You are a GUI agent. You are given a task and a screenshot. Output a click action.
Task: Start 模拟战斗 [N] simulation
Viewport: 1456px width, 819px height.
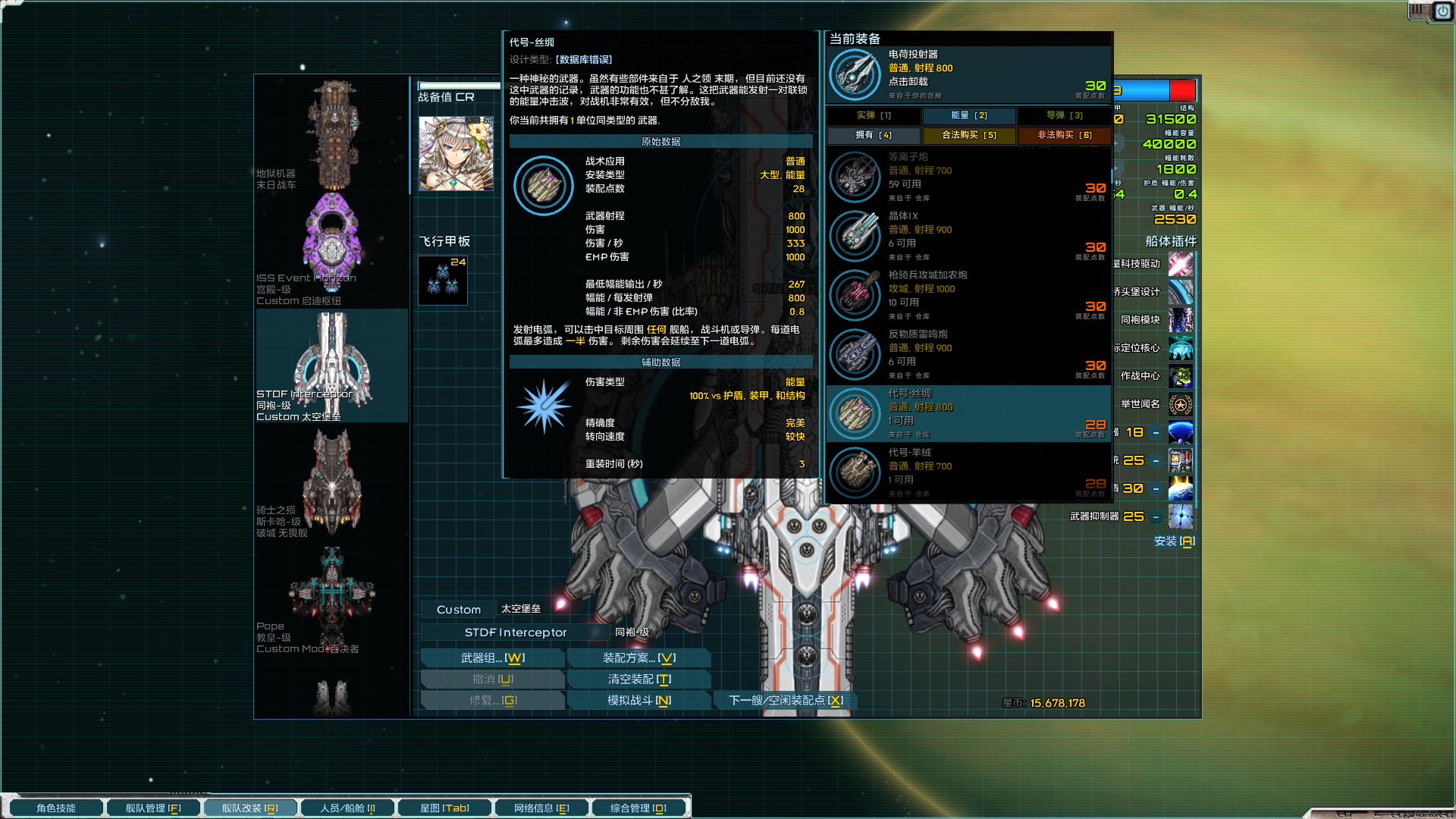pos(639,700)
